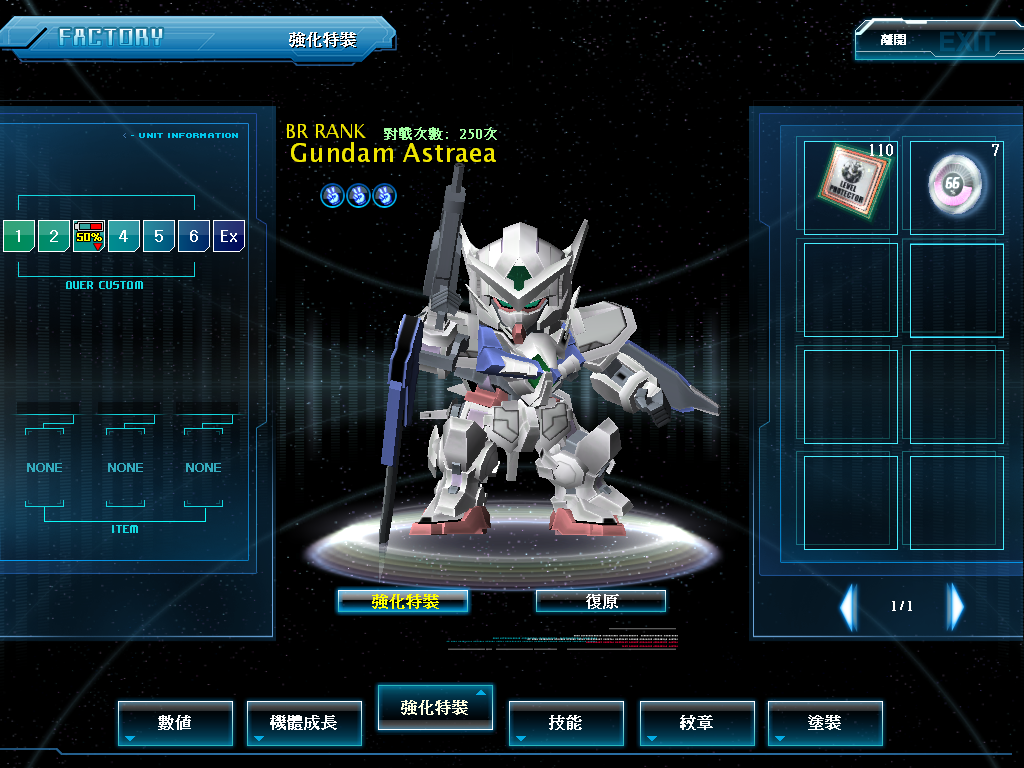Image resolution: width=1024 pixels, height=768 pixels.
Task: Click the 復原 restore button
Action: 601,601
